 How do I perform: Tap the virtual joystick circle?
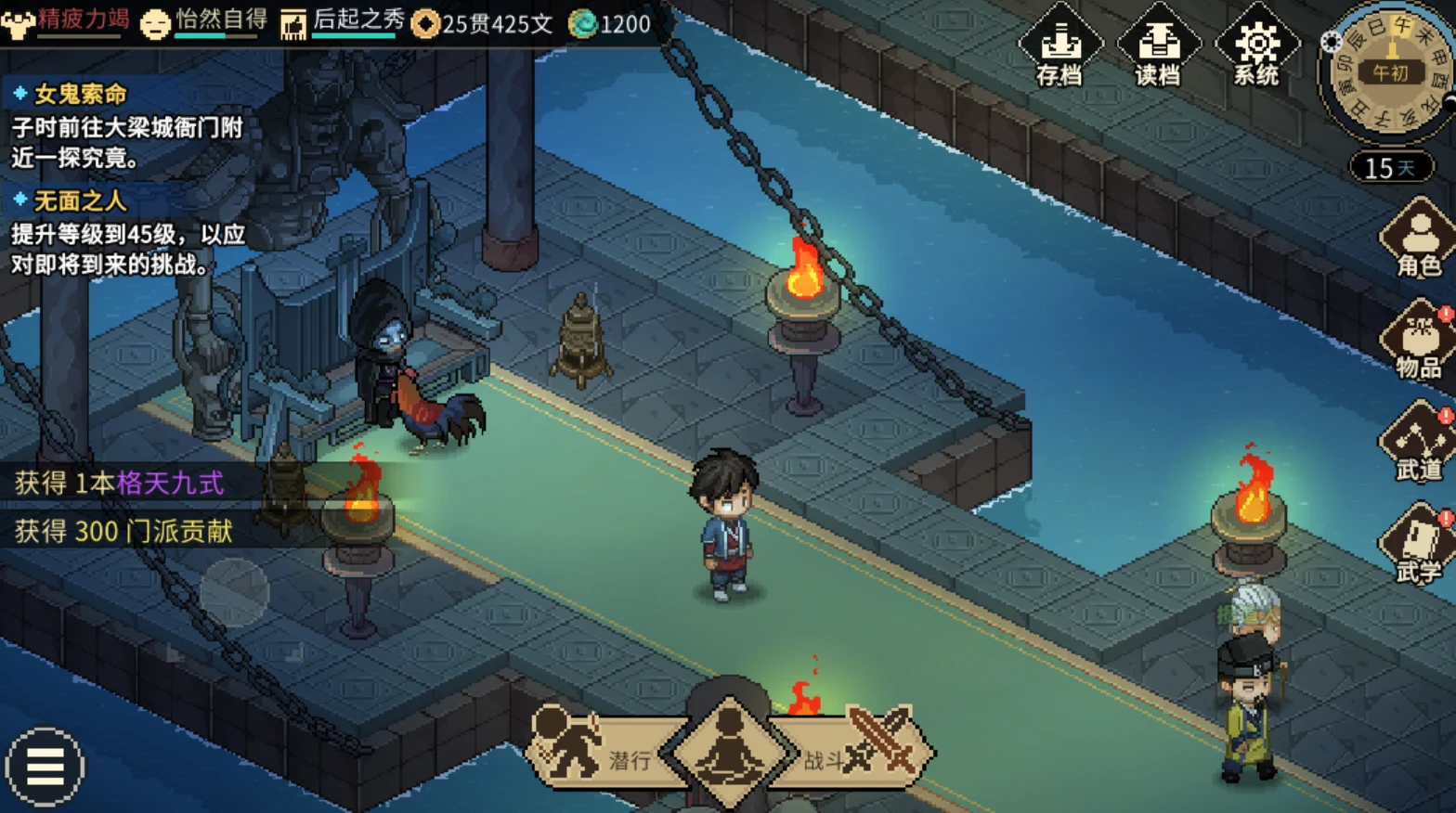235,592
